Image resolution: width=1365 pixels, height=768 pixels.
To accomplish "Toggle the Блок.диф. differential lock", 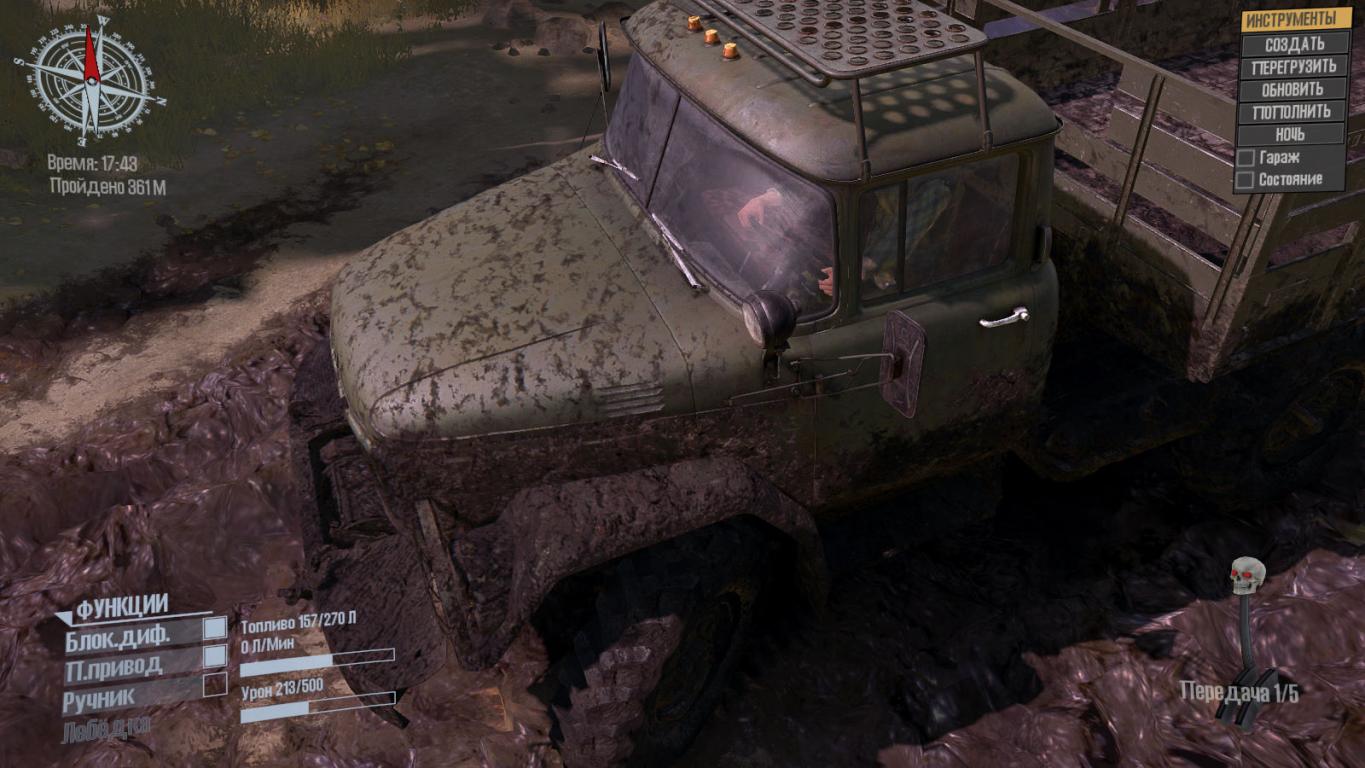I will coord(214,629).
